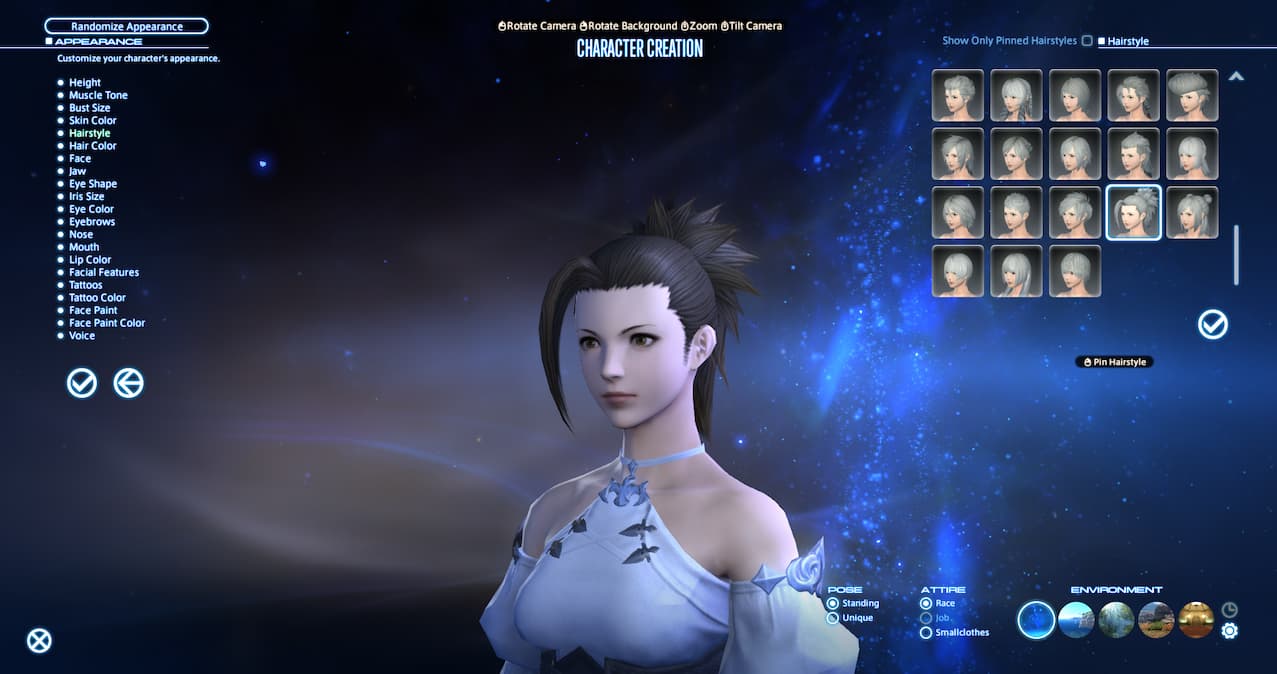Go back with the left arrow button
The height and width of the screenshot is (674, 1277).
coord(128,383)
